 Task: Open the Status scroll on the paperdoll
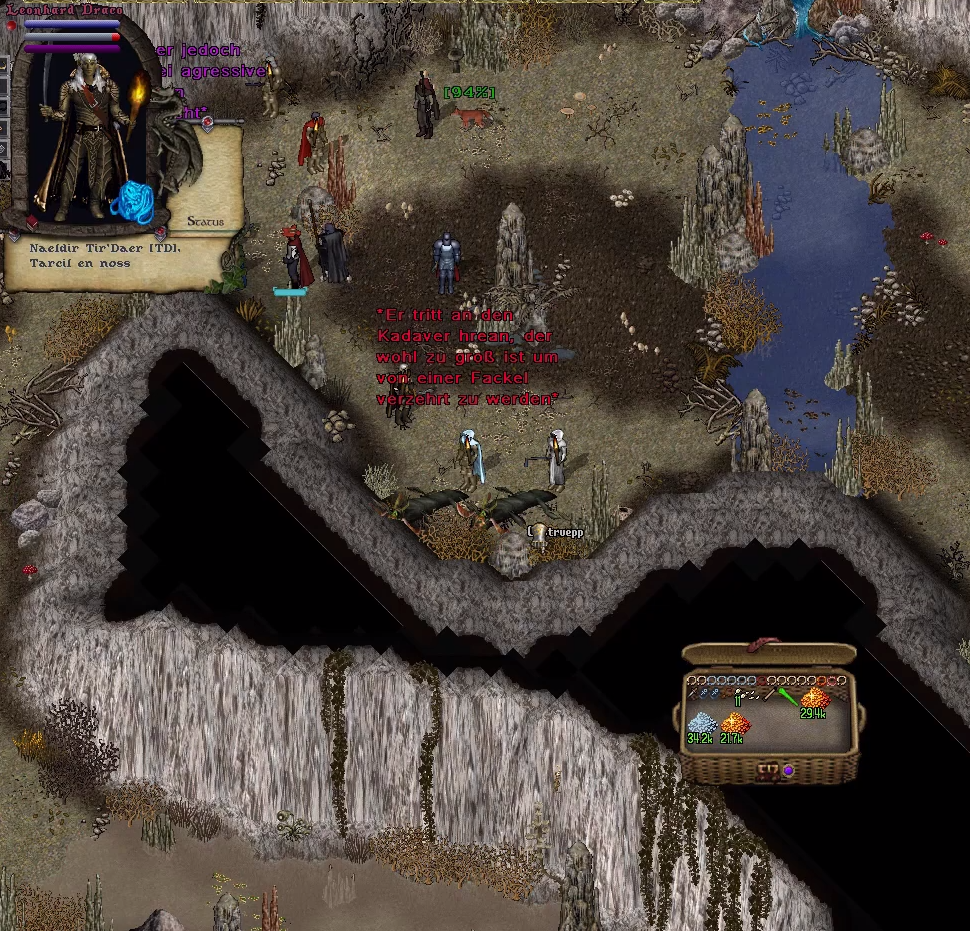[205, 221]
